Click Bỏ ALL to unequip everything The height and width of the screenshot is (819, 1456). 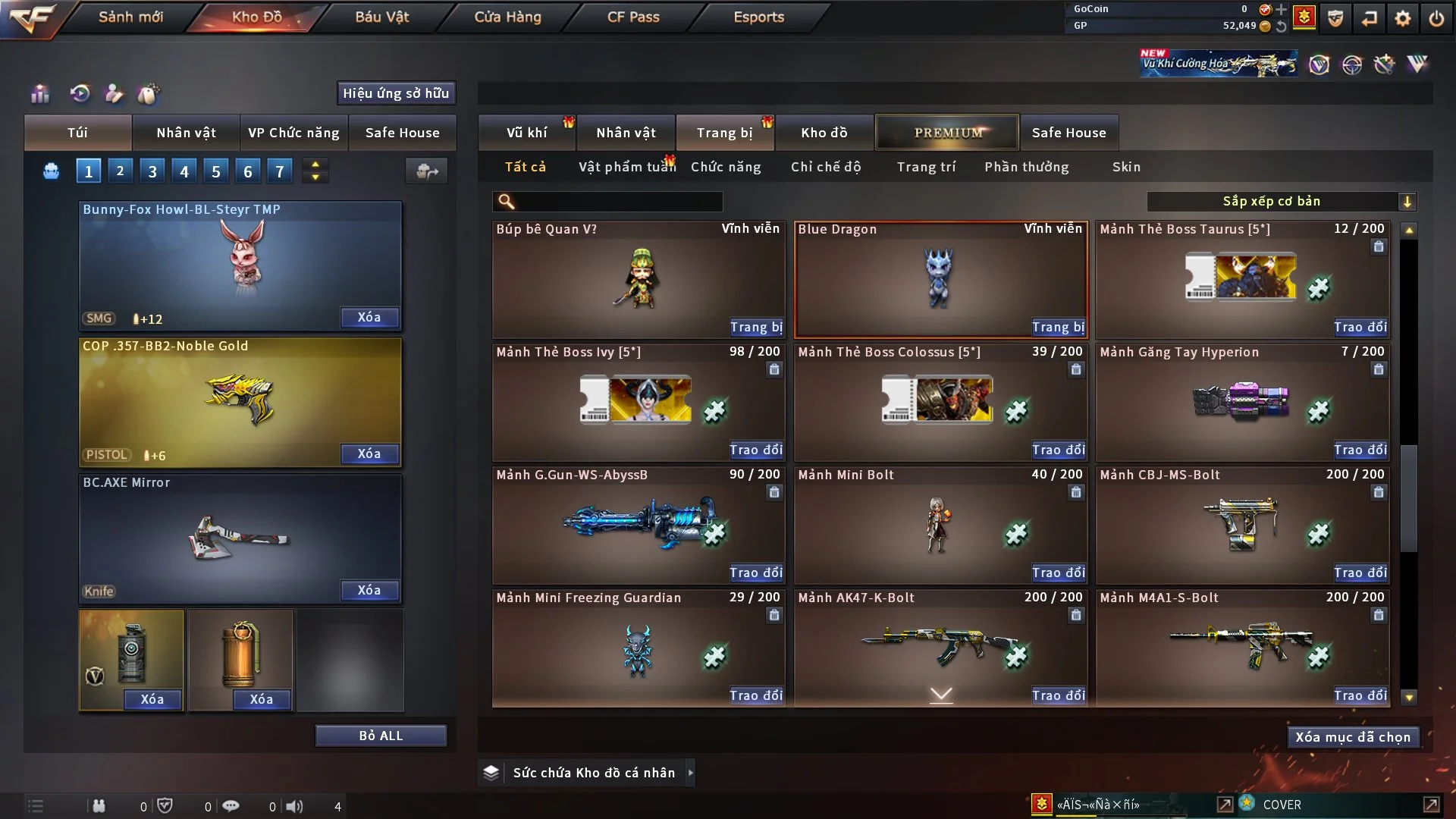[381, 736]
